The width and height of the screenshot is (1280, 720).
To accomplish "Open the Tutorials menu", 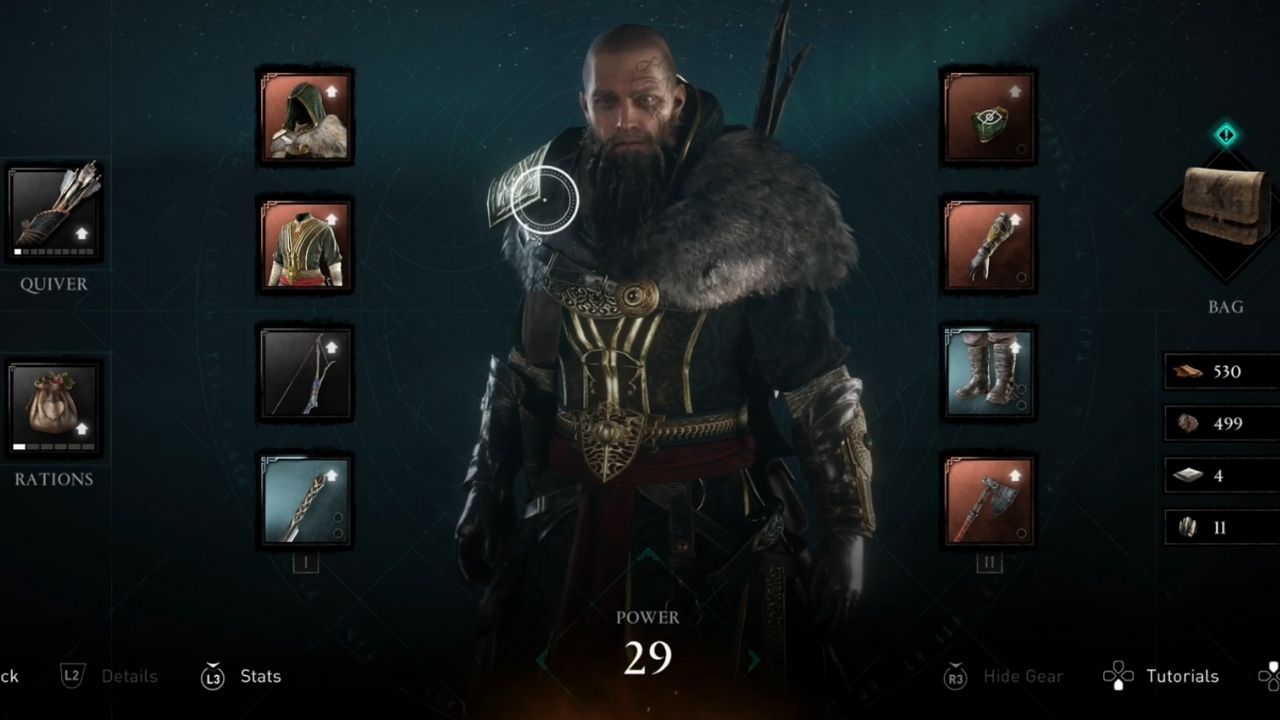I will click(1183, 676).
